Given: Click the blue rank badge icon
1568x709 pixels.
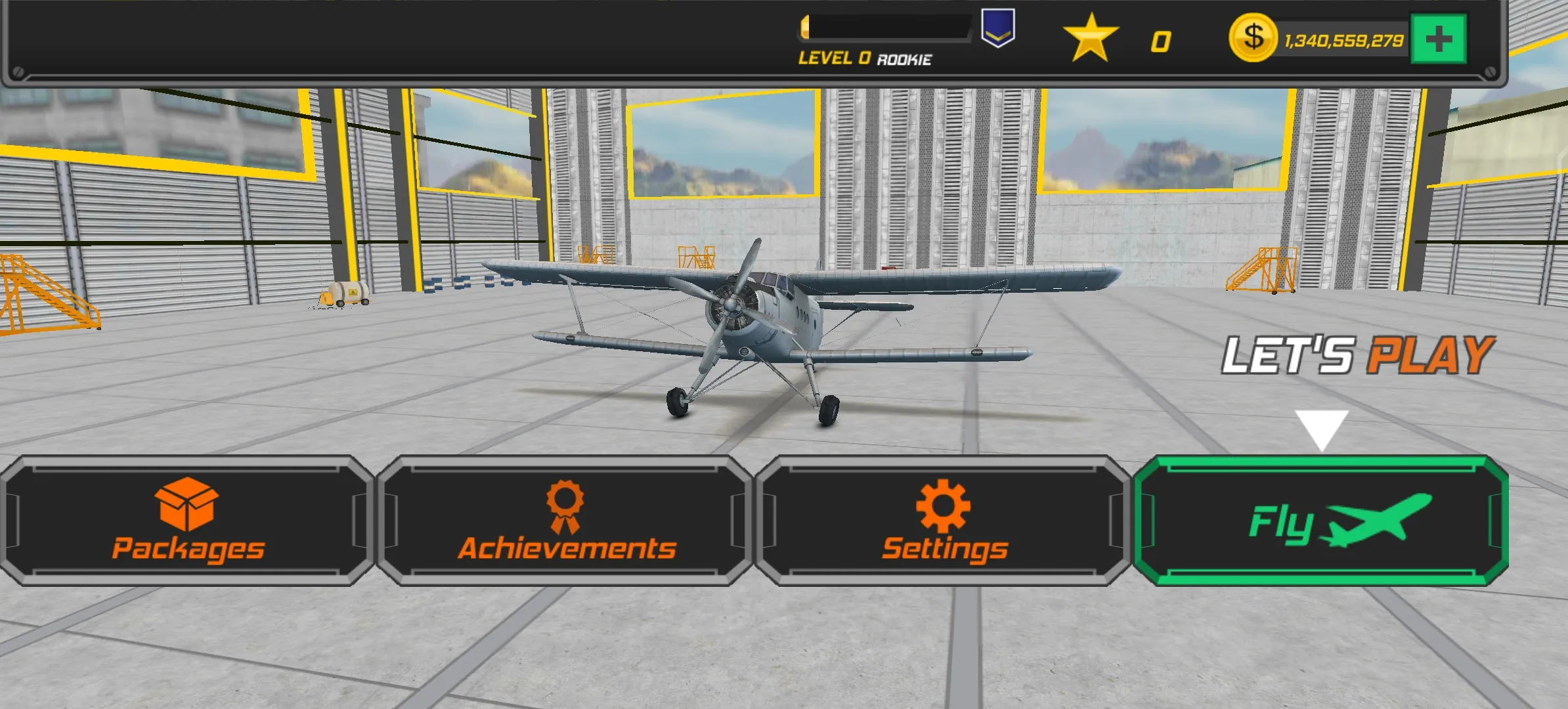Looking at the screenshot, I should click(x=997, y=29).
